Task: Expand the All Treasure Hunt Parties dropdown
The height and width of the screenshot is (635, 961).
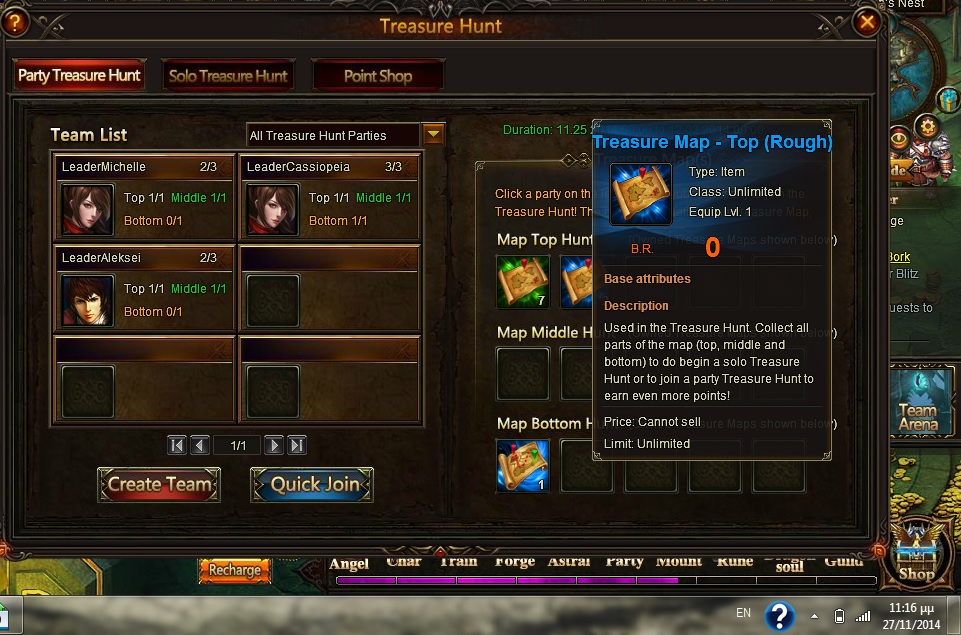Action: tap(433, 135)
